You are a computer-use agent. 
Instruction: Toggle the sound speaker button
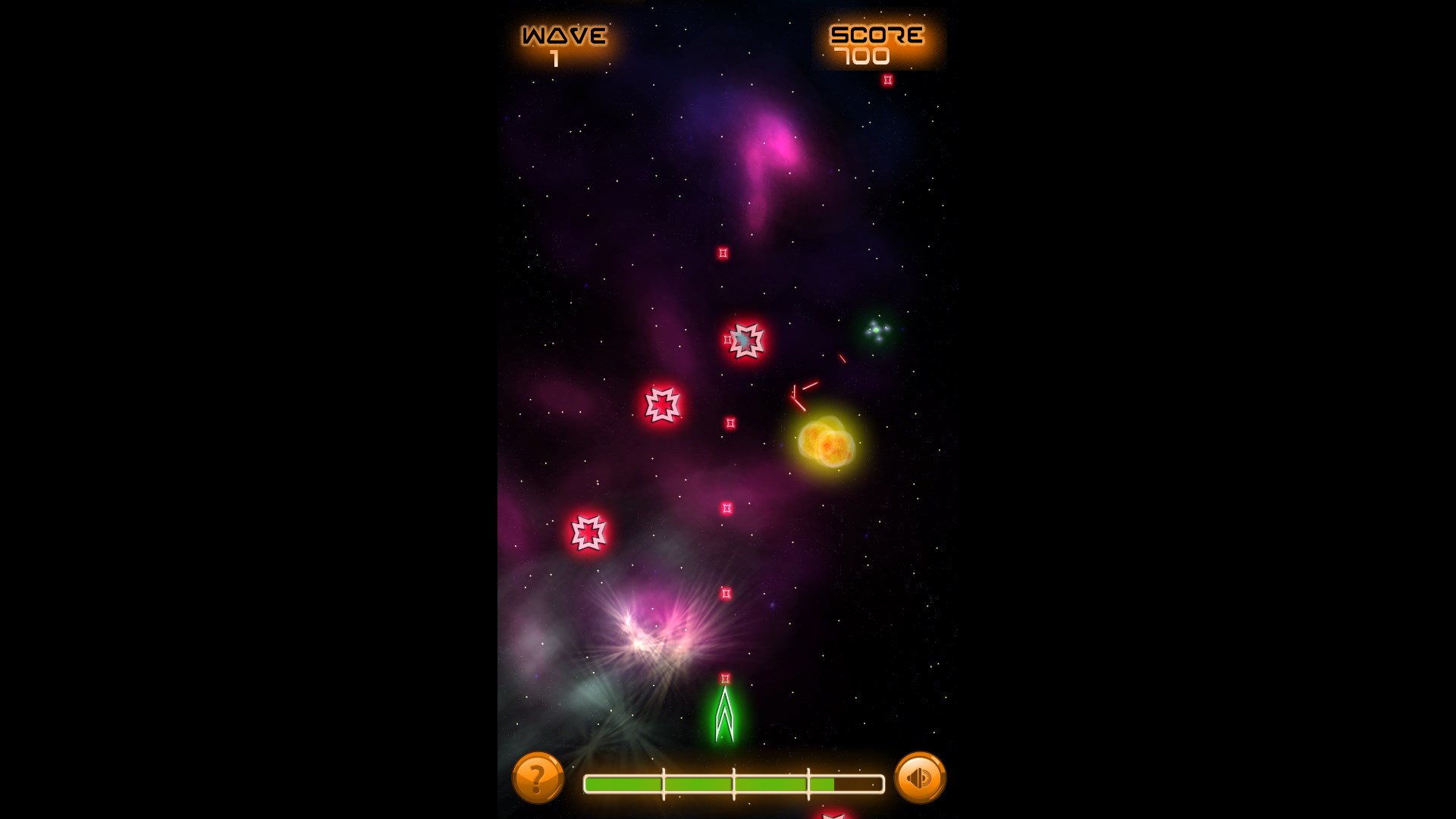(920, 777)
